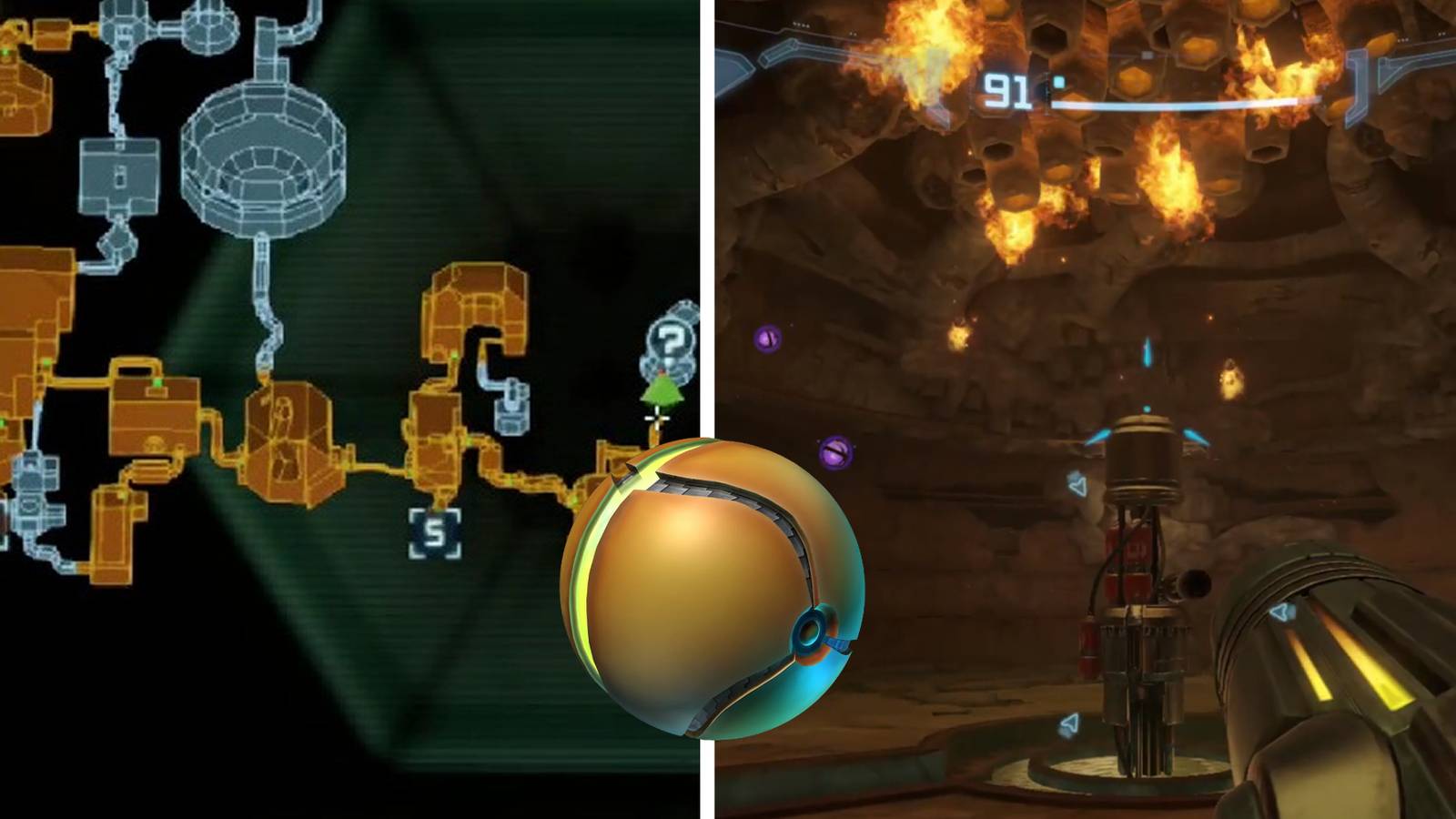Click the green player position arrow
Viewport: 1456px width, 819px height.
point(663,391)
